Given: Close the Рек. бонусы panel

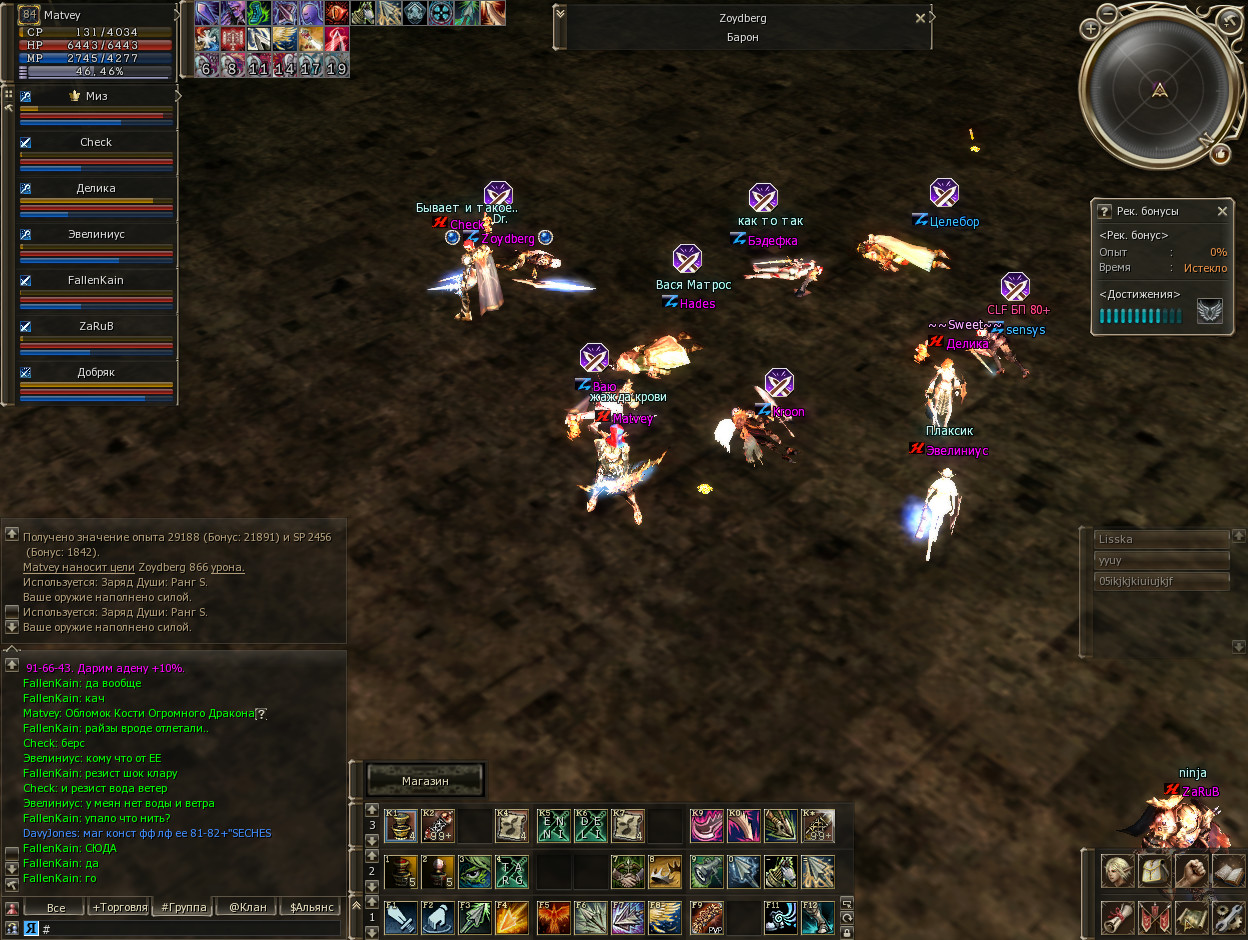Looking at the screenshot, I should 1222,211.
